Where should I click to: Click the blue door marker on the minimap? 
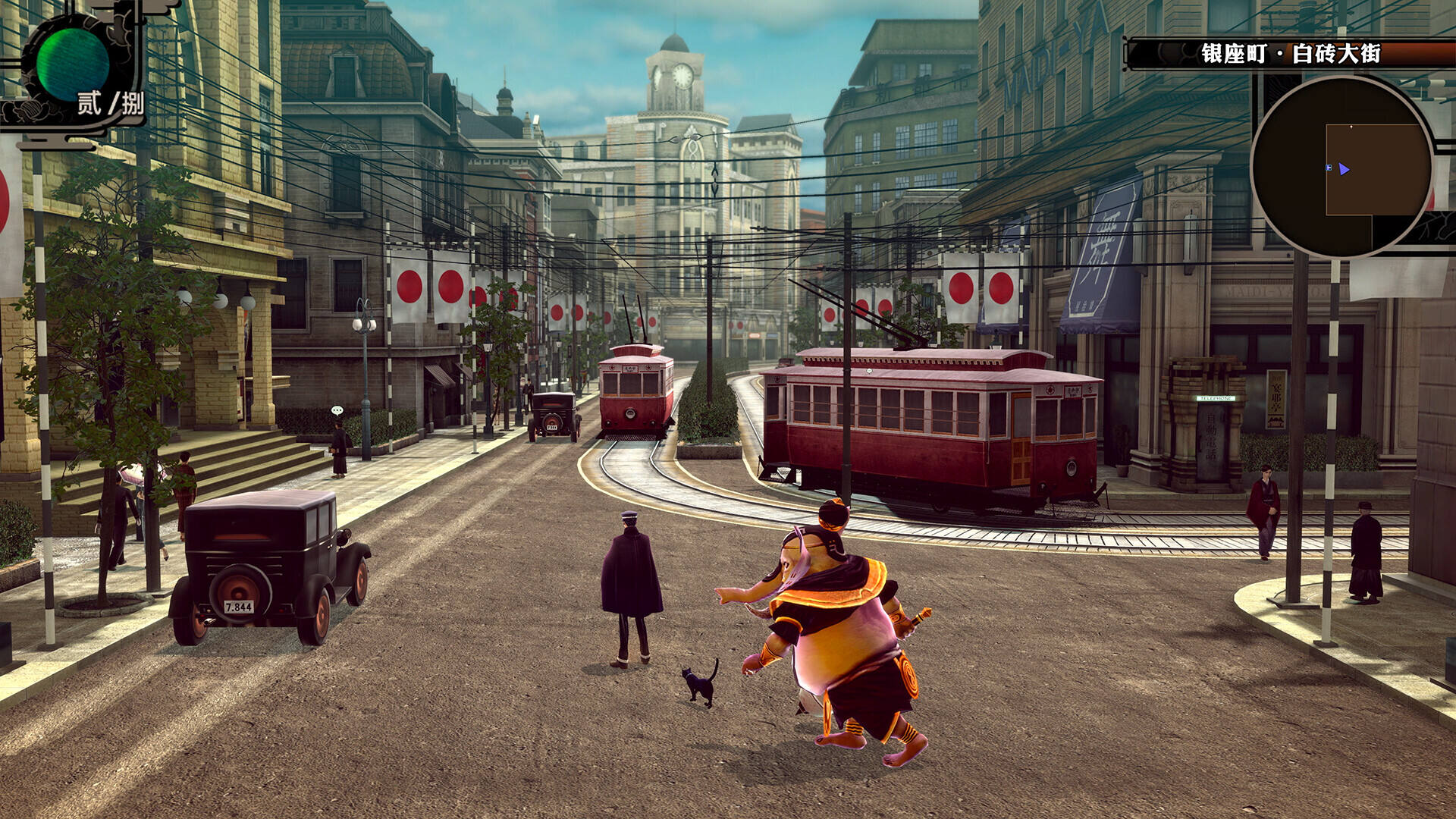[x=1328, y=168]
